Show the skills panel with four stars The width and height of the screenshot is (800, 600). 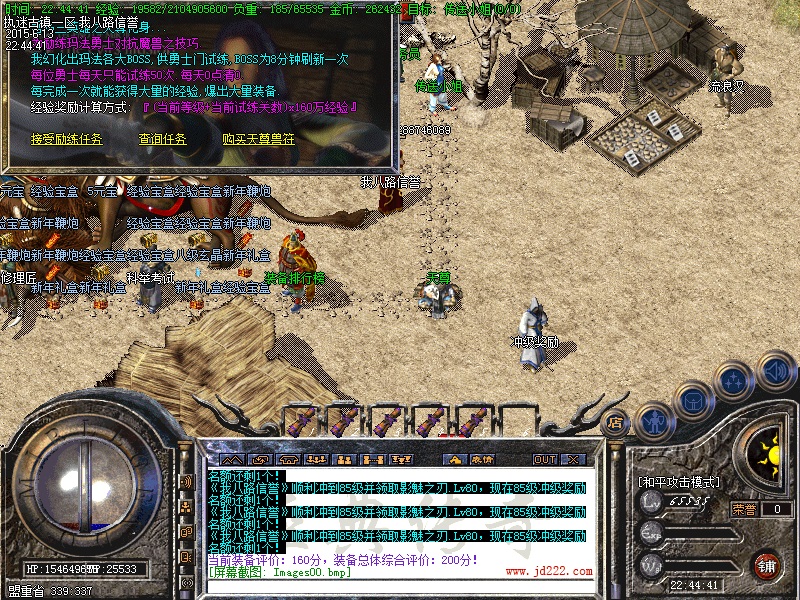point(735,380)
